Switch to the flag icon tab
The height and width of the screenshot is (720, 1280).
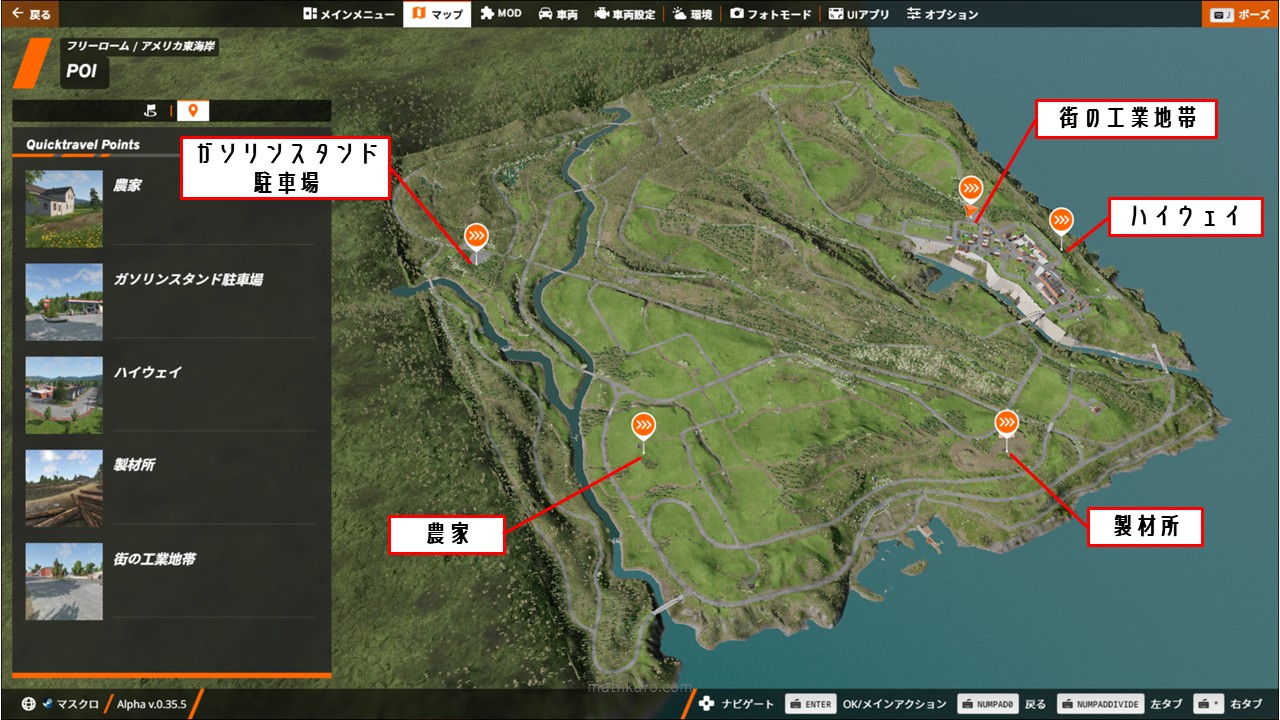151,111
